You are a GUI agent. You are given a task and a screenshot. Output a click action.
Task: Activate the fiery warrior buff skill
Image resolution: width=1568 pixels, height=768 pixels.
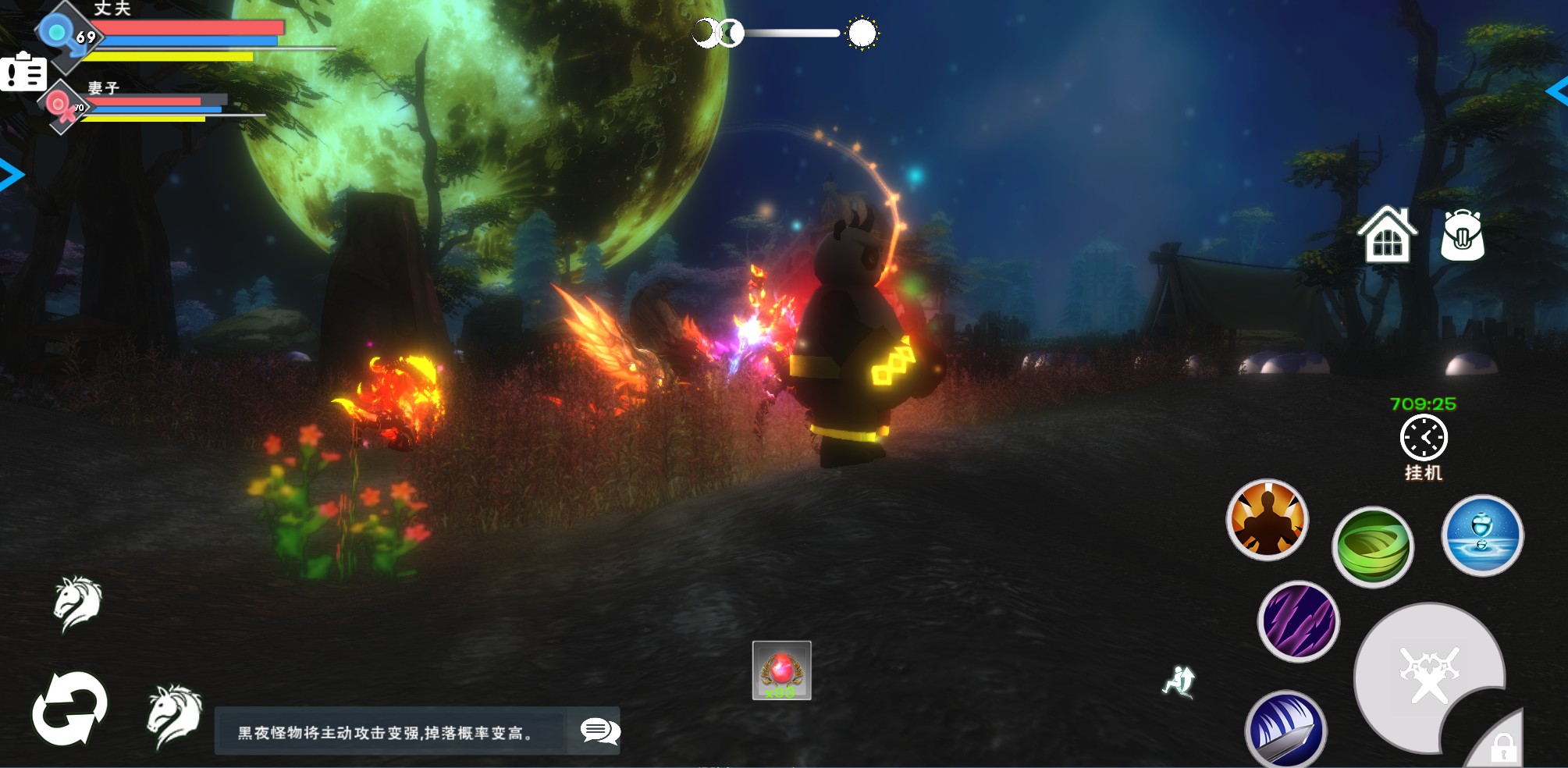pyautogui.click(x=1267, y=520)
